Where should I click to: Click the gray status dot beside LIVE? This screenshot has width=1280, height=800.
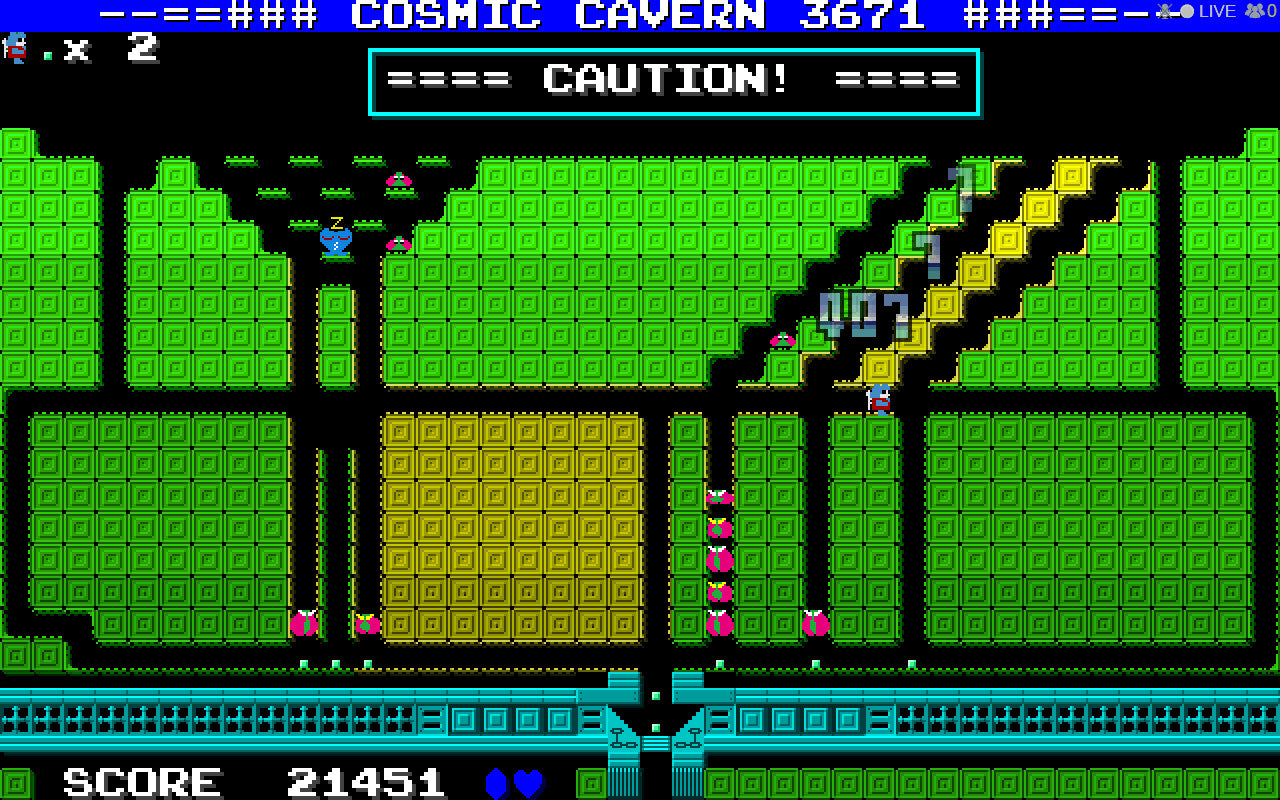[1186, 11]
